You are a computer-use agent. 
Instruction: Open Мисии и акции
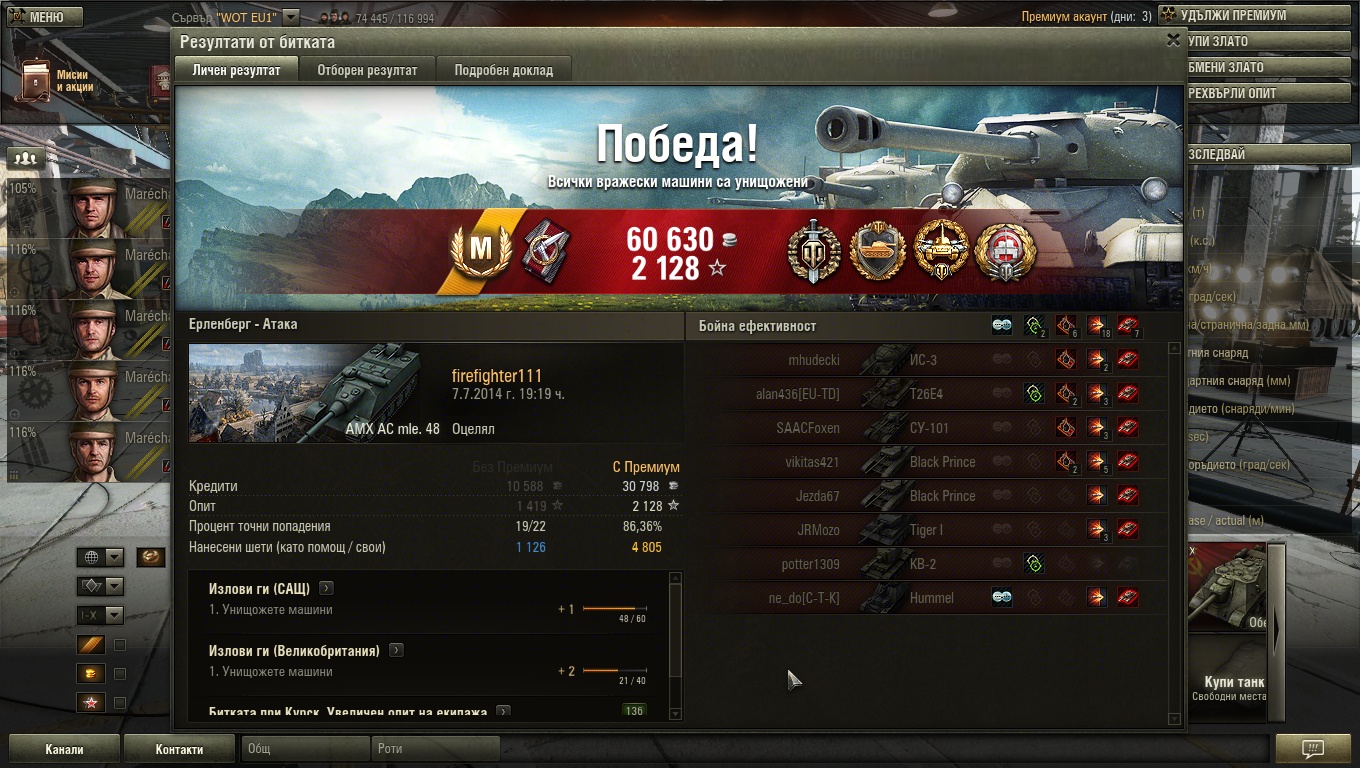(55, 82)
